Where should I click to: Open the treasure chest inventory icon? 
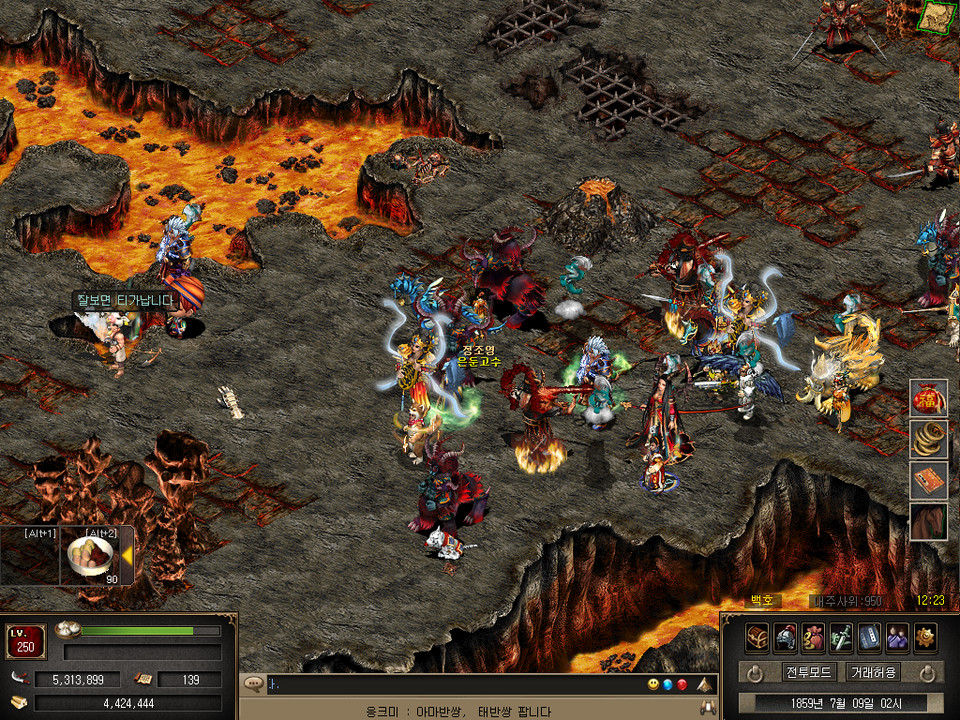758,637
